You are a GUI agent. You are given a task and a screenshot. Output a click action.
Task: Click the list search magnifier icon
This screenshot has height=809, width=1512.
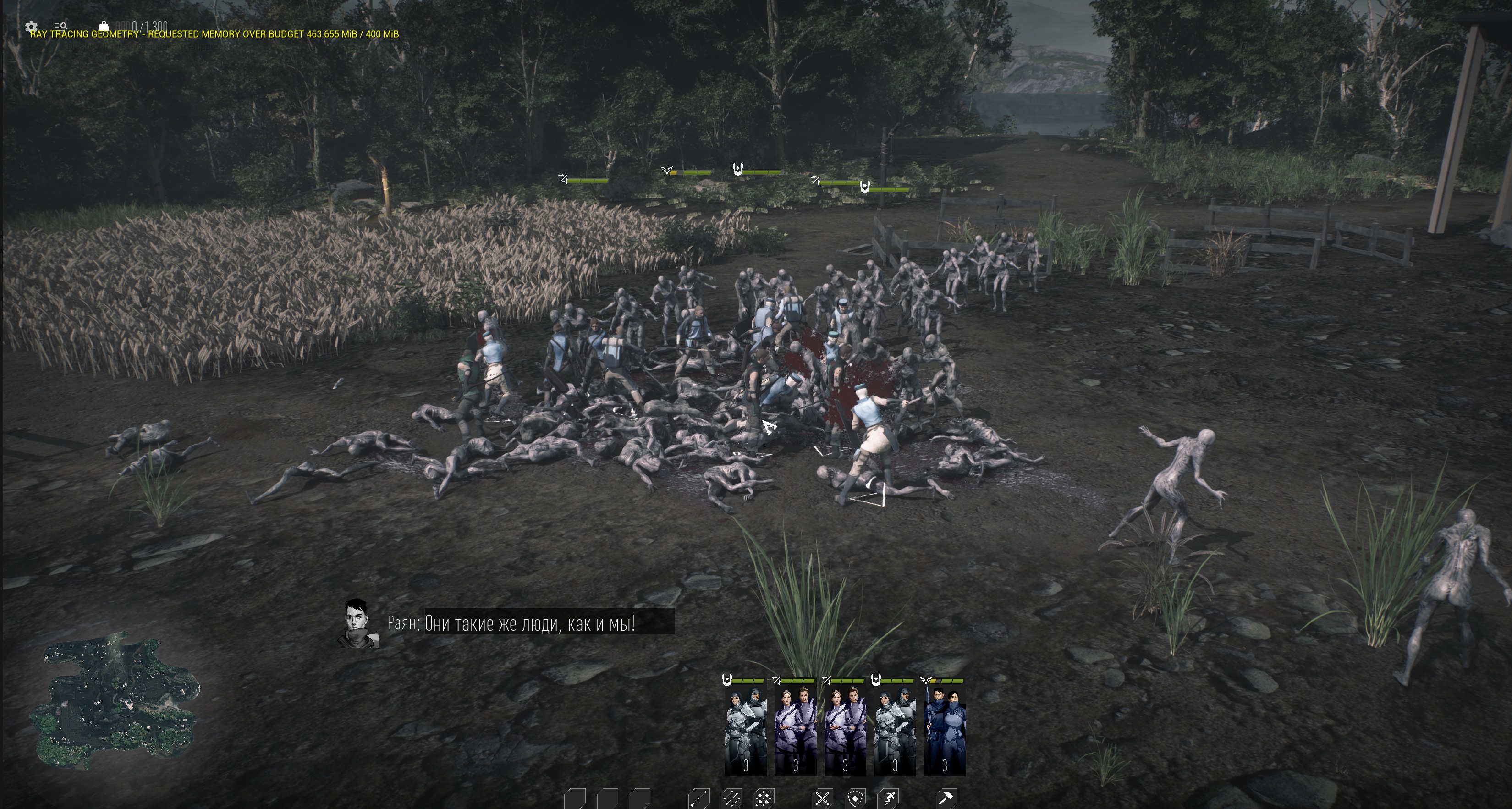(60, 27)
